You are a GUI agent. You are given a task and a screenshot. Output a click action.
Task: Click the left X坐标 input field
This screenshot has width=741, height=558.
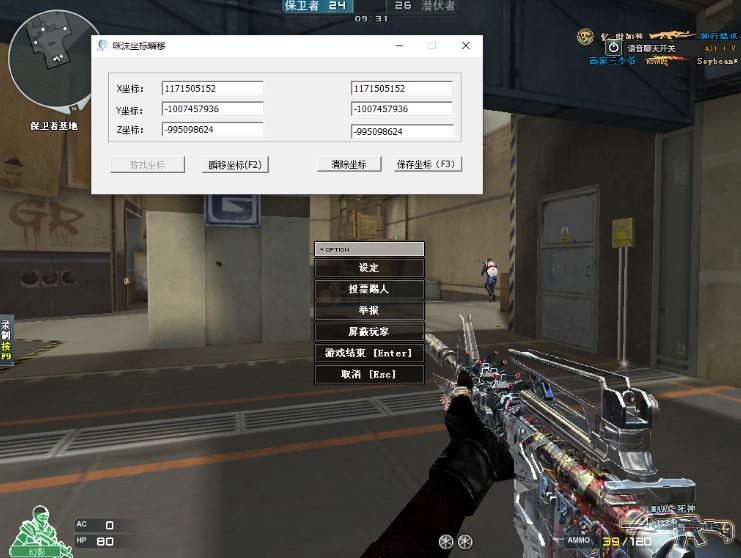click(212, 89)
